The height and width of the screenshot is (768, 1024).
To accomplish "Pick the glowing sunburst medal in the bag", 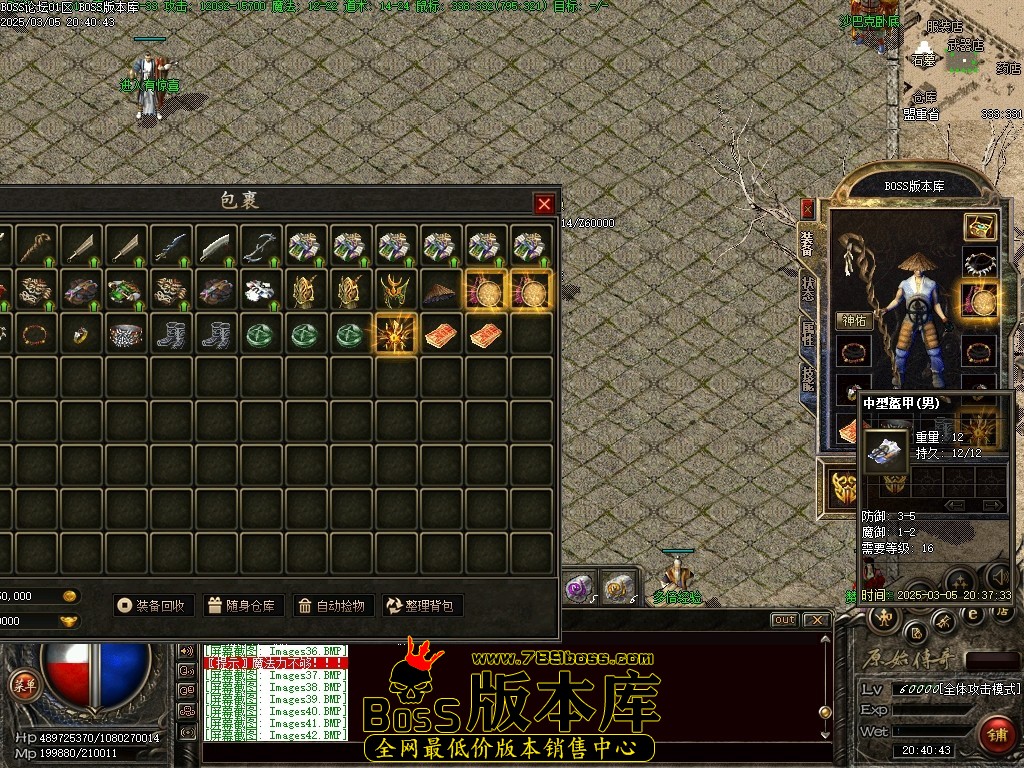I will 396,334.
